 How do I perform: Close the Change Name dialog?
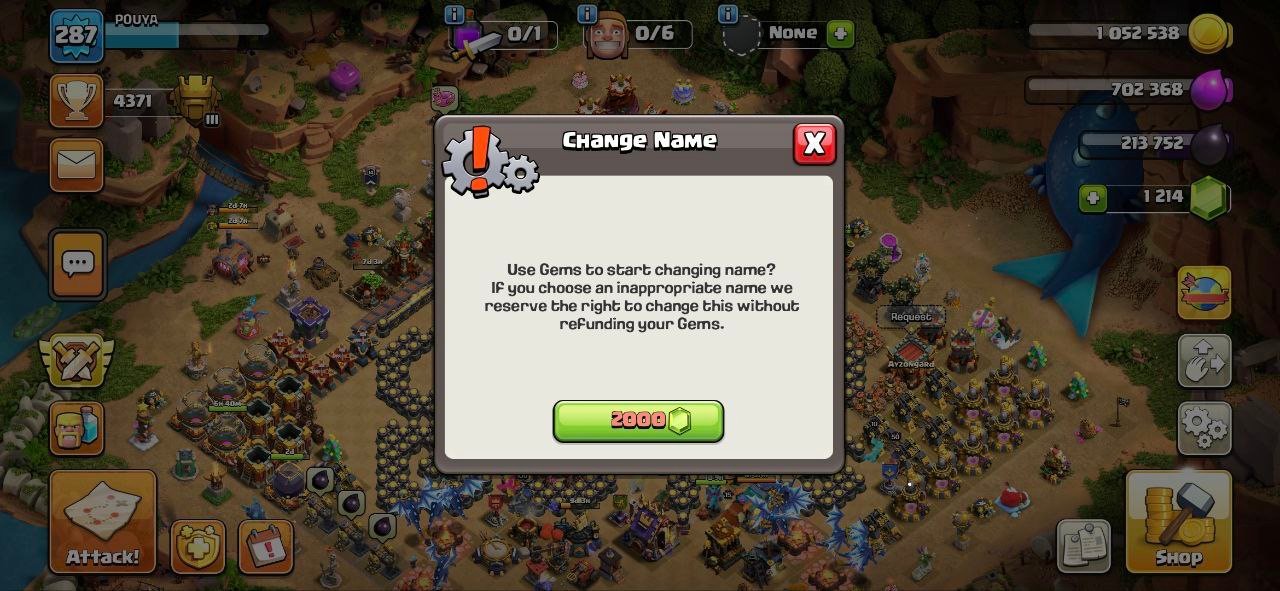(814, 144)
